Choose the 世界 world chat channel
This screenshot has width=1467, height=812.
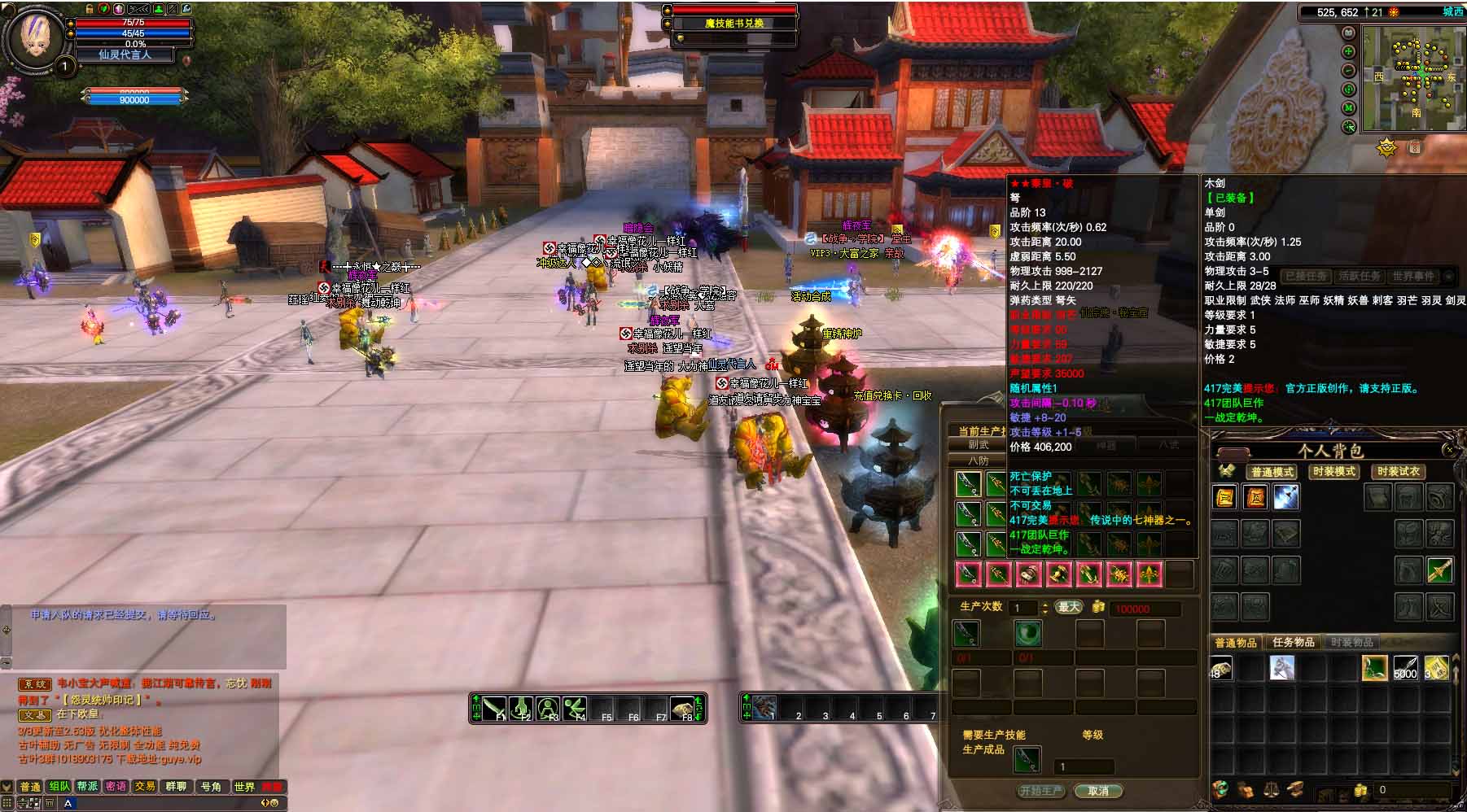[x=244, y=787]
